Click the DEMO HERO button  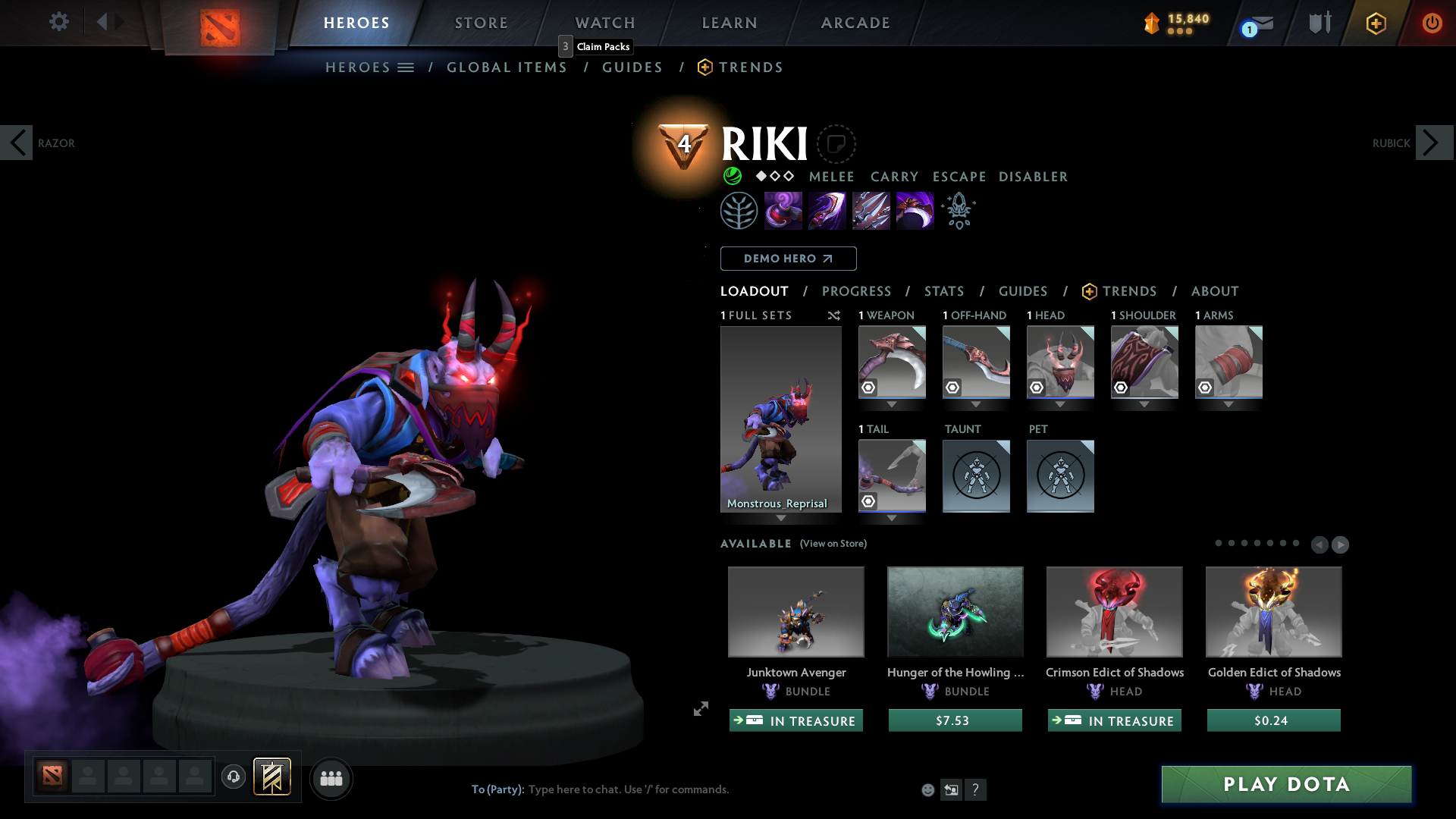[787, 259]
